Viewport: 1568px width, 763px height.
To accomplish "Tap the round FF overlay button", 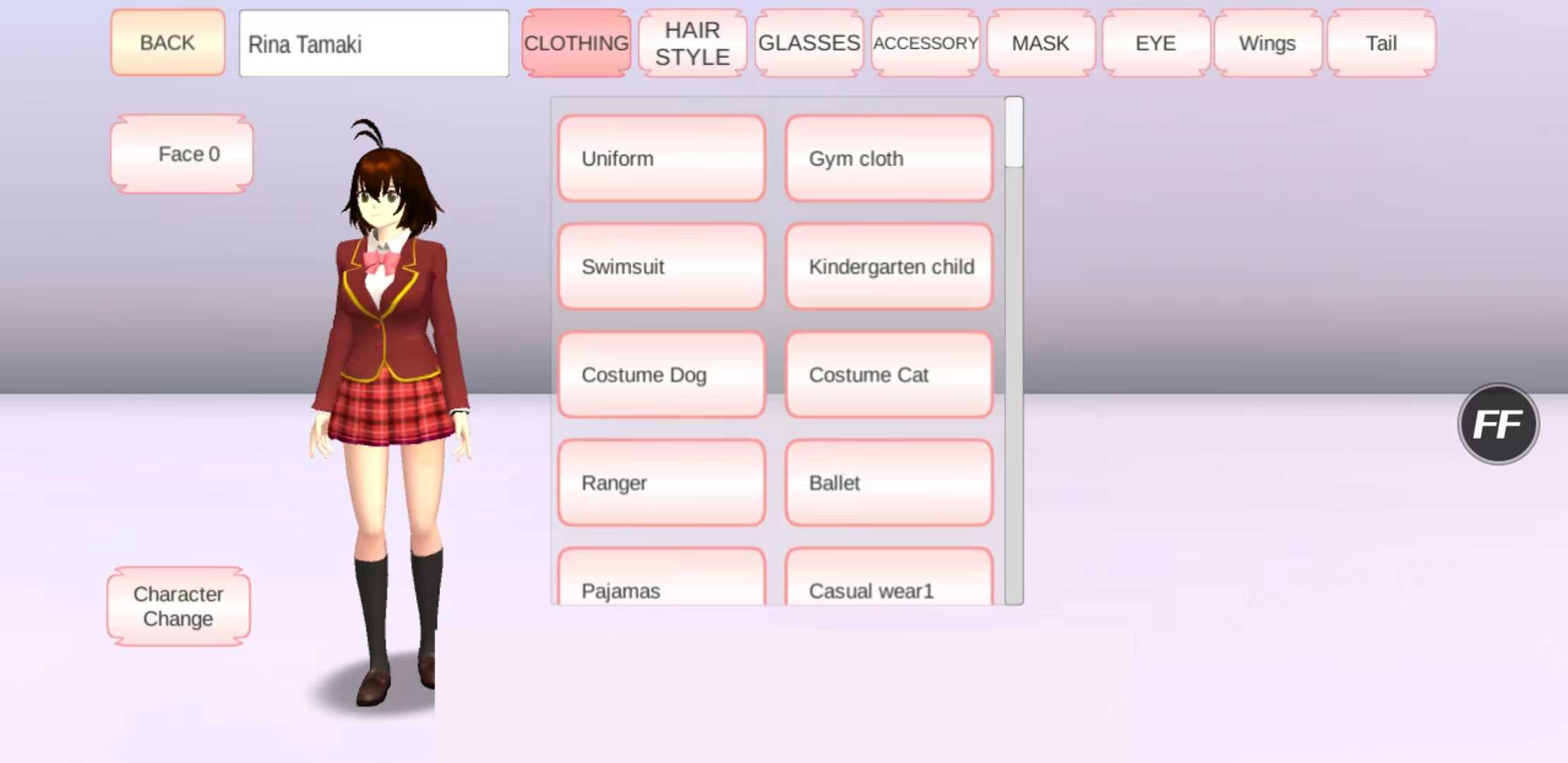I will tap(1498, 424).
